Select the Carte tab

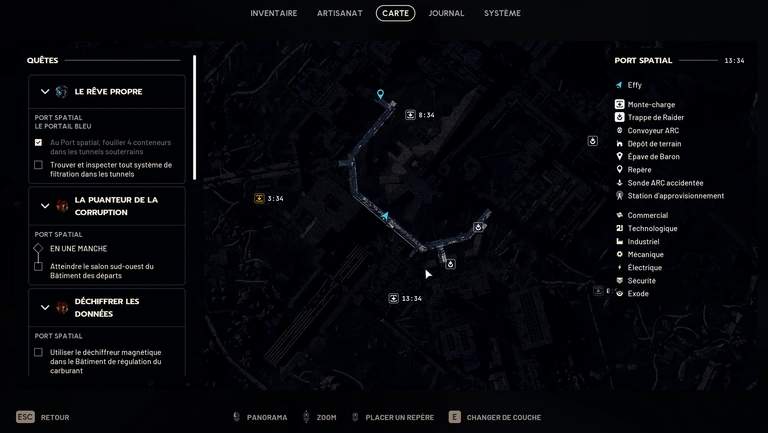point(395,13)
